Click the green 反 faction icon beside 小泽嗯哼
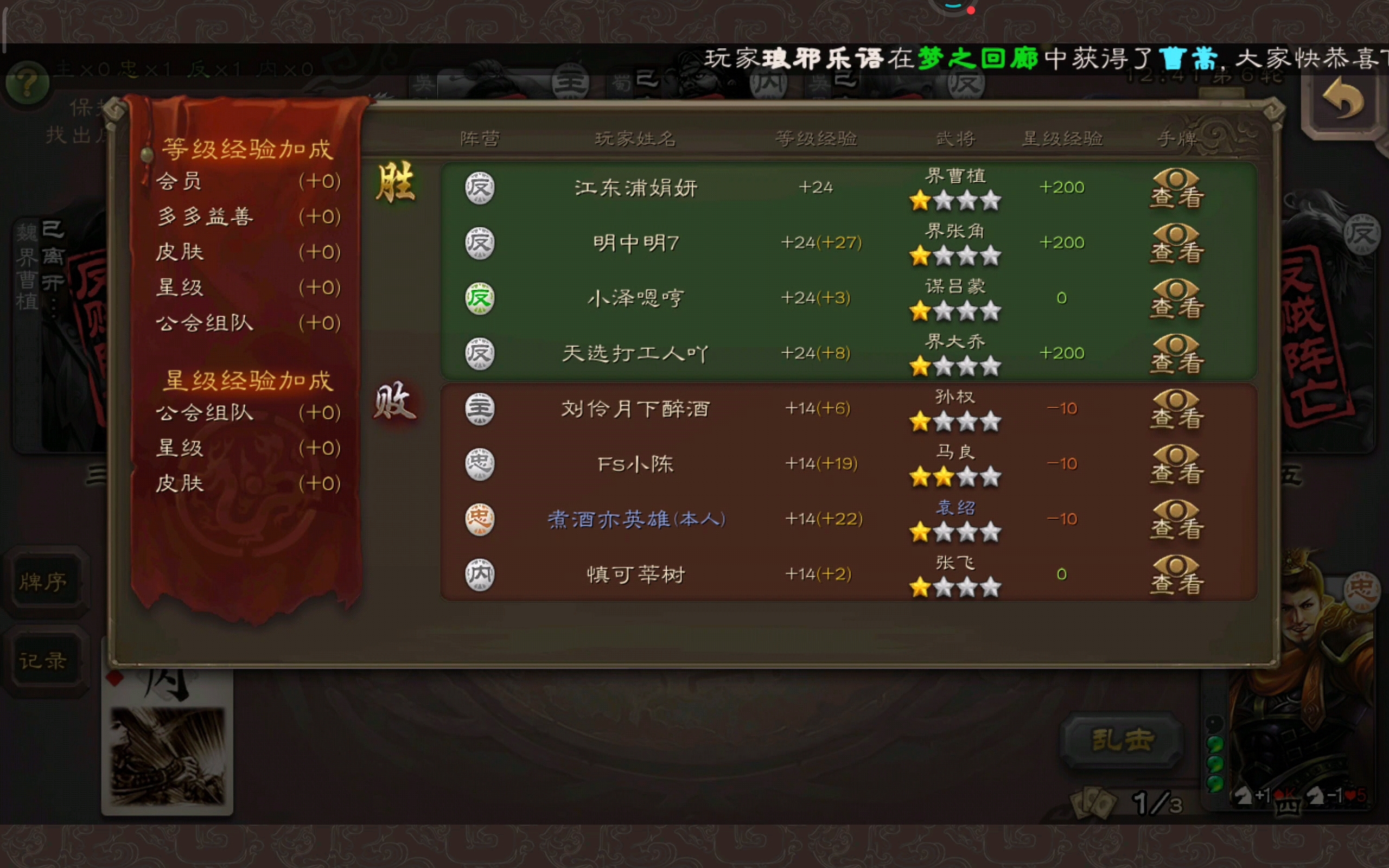This screenshot has width=1389, height=868. pos(480,298)
